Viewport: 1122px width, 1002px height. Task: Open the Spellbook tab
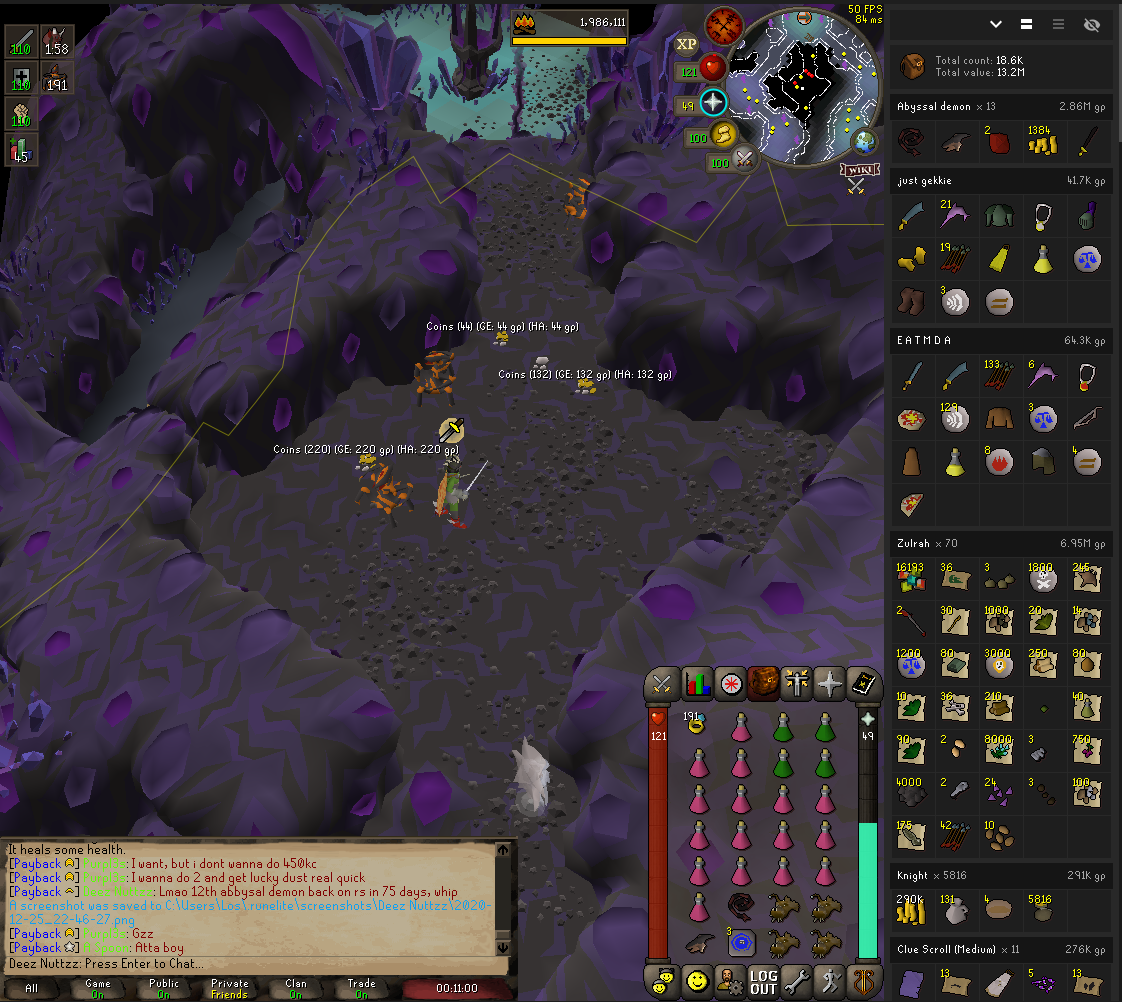click(863, 684)
